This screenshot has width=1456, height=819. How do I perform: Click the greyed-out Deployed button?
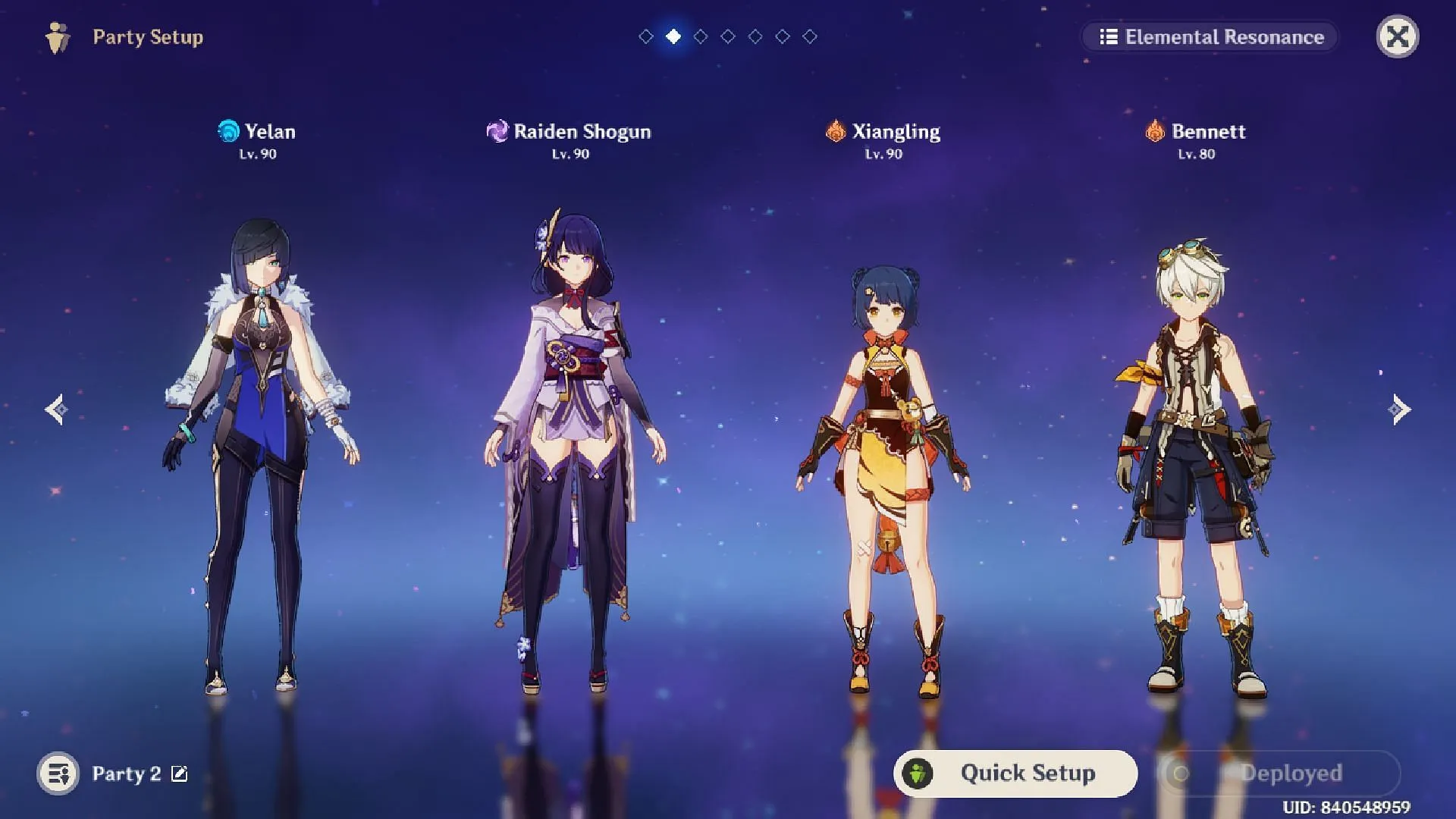pyautogui.click(x=1280, y=773)
